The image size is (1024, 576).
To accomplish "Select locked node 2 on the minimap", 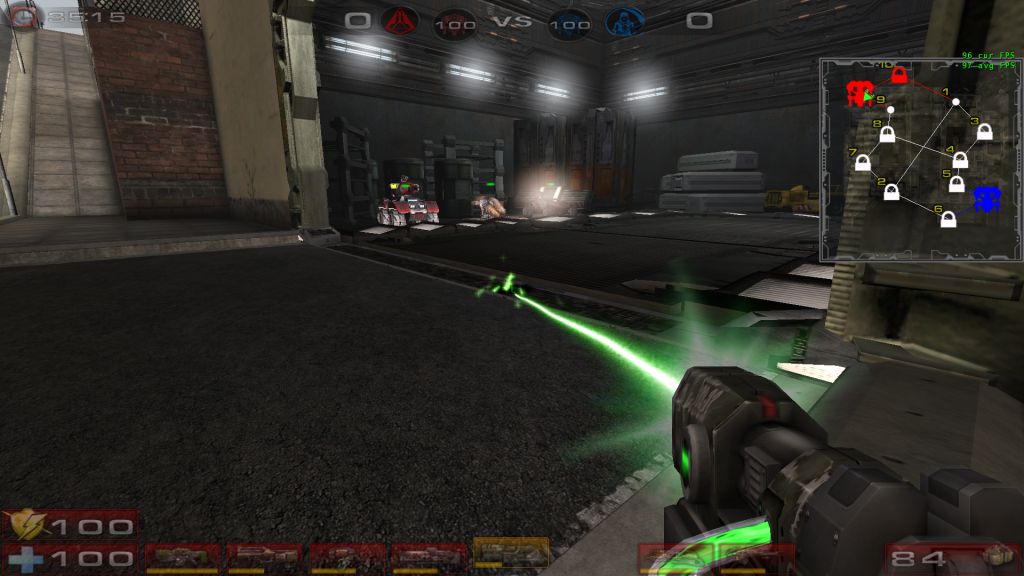I will point(891,191).
